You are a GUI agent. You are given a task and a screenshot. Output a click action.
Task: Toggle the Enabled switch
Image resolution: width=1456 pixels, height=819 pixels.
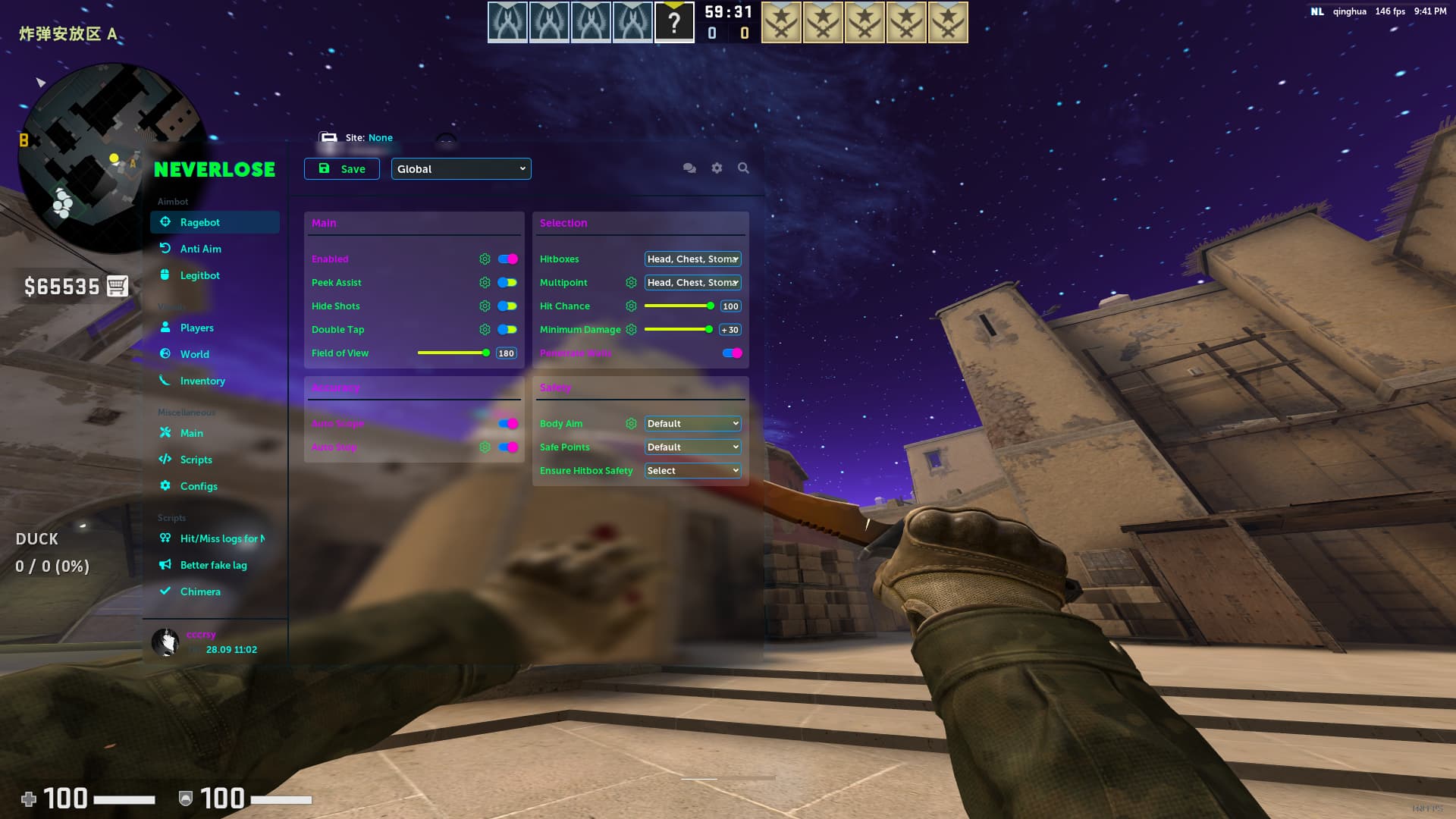507,259
